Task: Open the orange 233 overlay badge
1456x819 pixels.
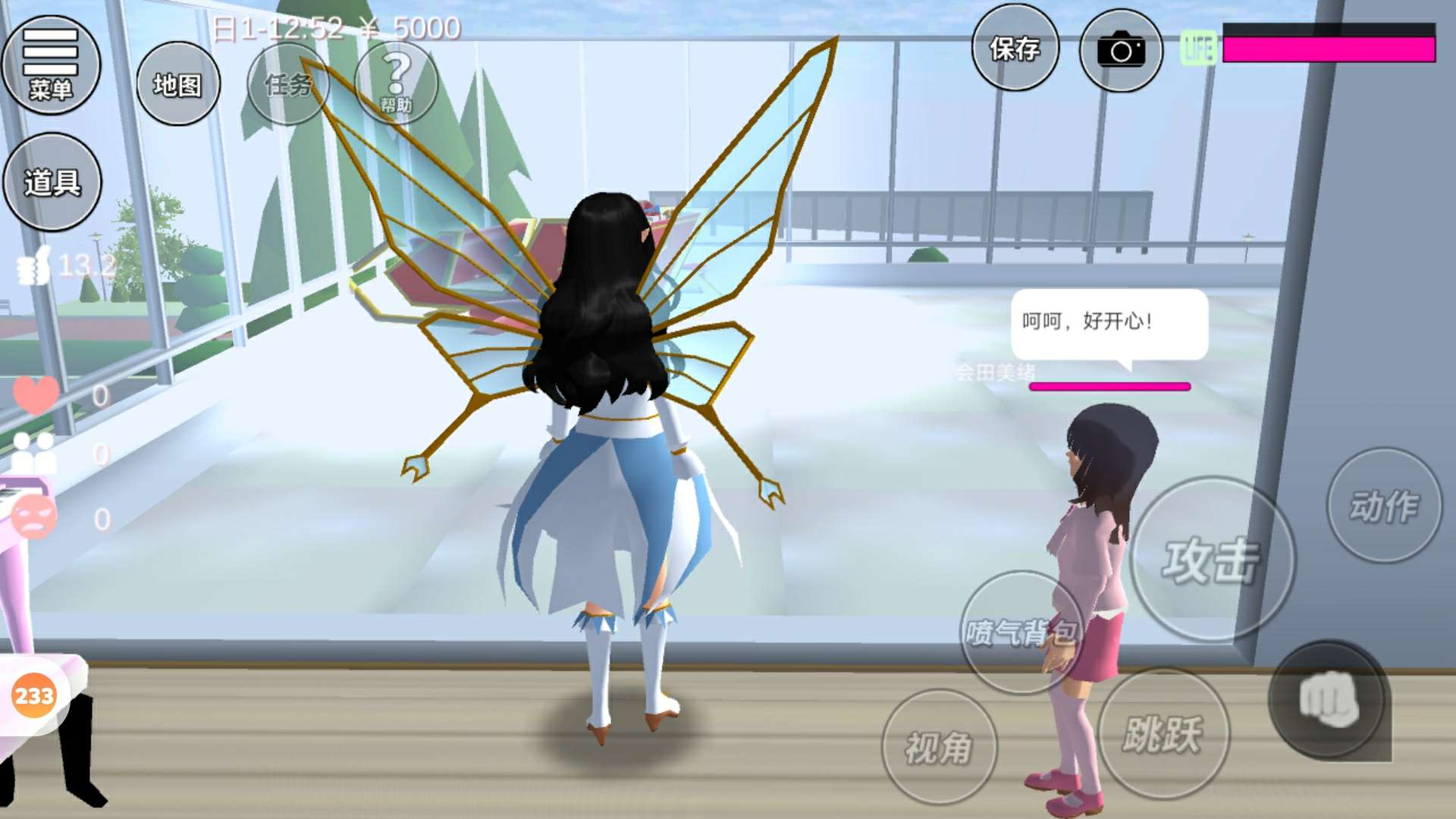Action: 34,695
